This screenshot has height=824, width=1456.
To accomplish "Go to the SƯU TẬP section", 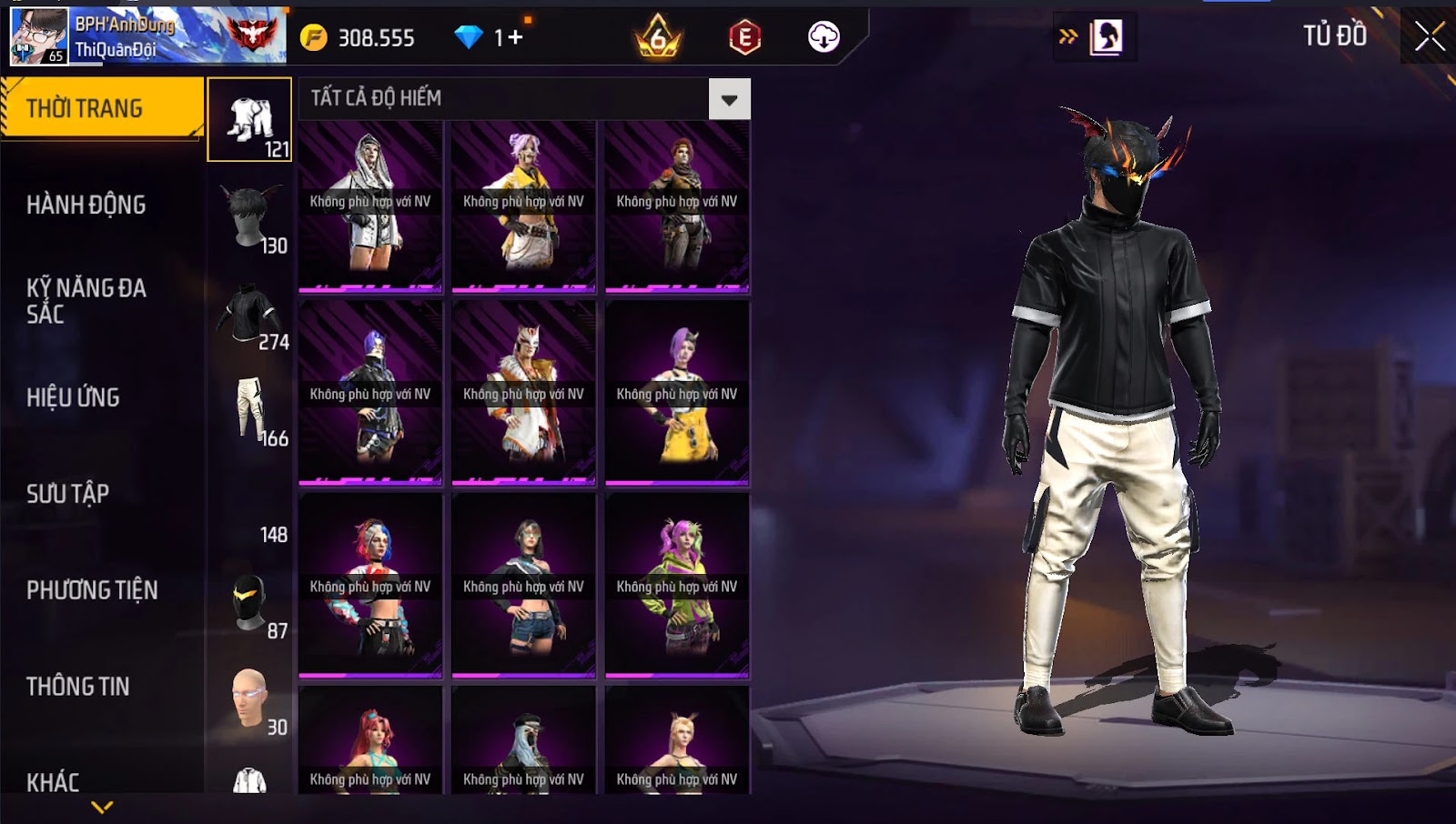I will 67,494.
